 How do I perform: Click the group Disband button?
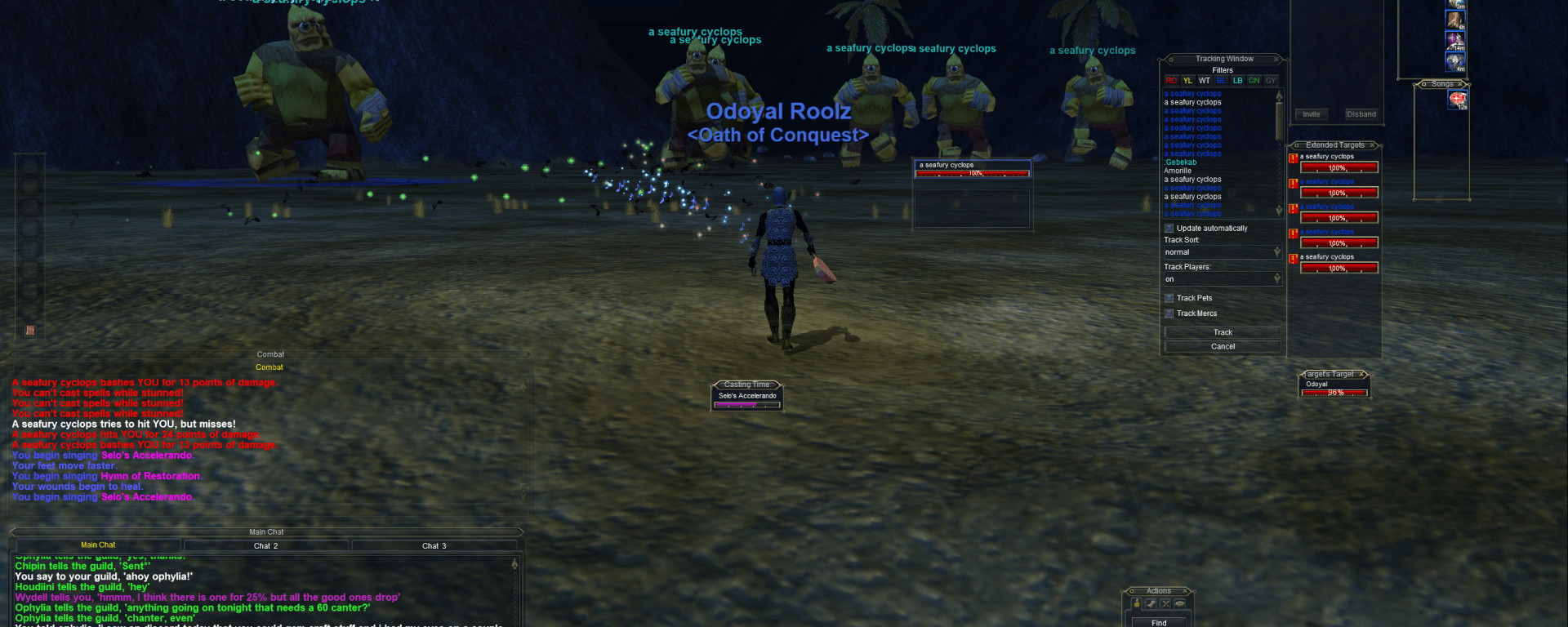click(x=1361, y=114)
